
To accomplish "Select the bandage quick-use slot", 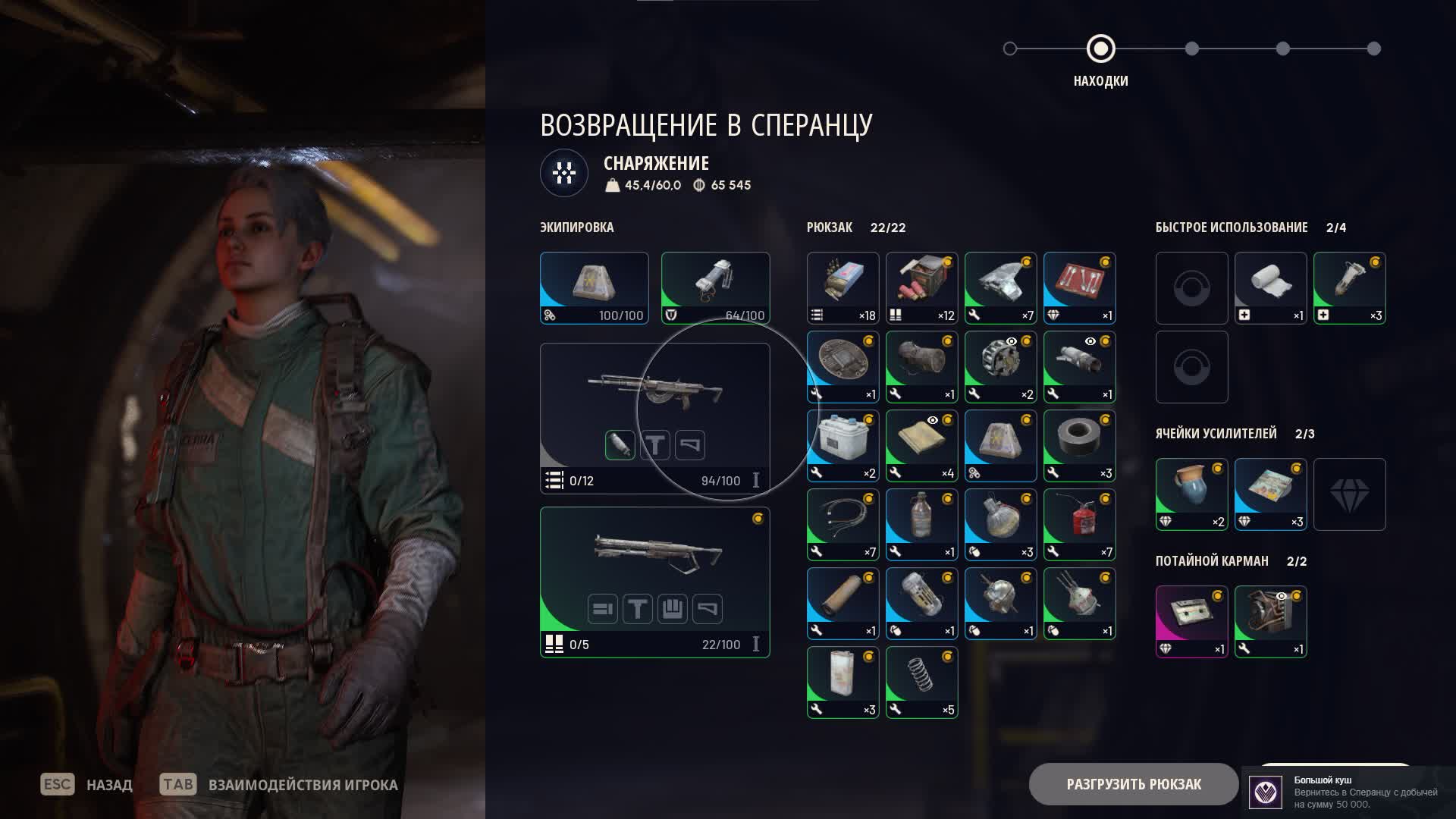I will pyautogui.click(x=1270, y=288).
